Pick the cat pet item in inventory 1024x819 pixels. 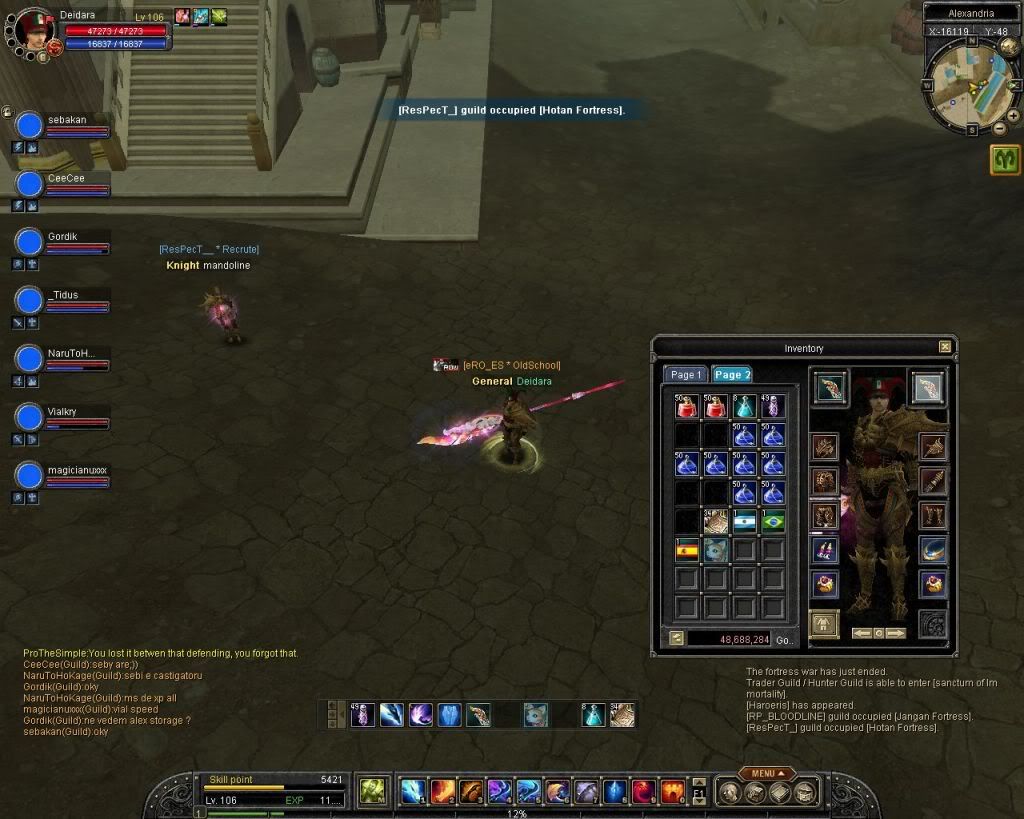click(715, 549)
